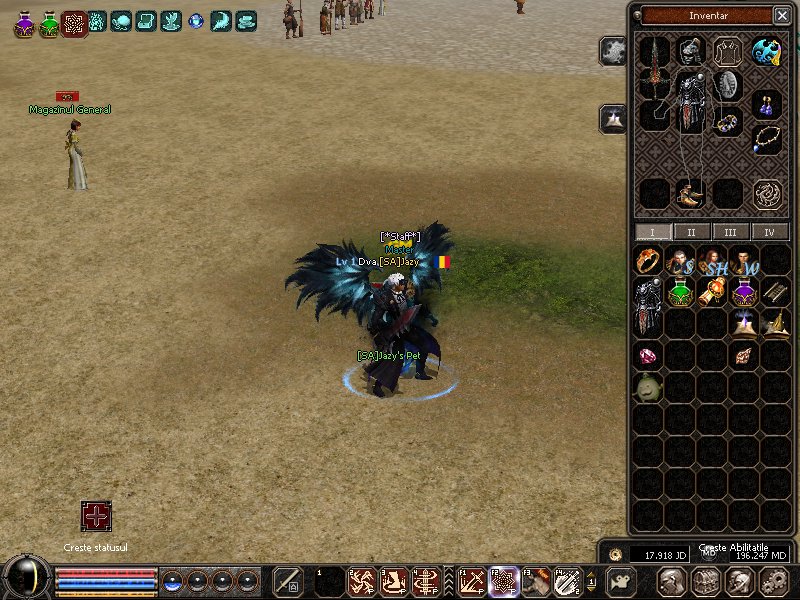Click the equipped helmet slot

689,51
